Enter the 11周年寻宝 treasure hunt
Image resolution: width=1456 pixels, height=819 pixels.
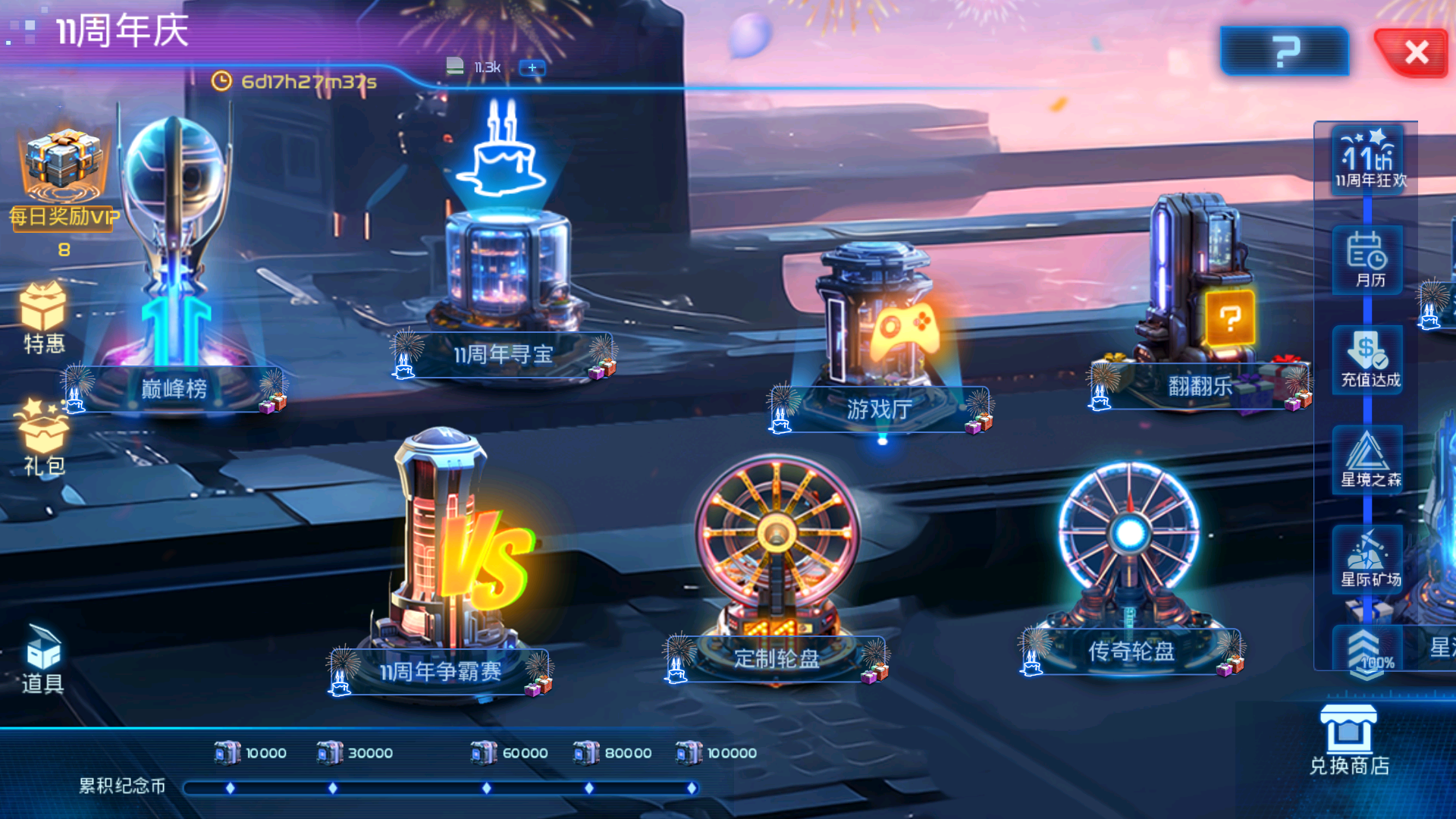tap(503, 354)
